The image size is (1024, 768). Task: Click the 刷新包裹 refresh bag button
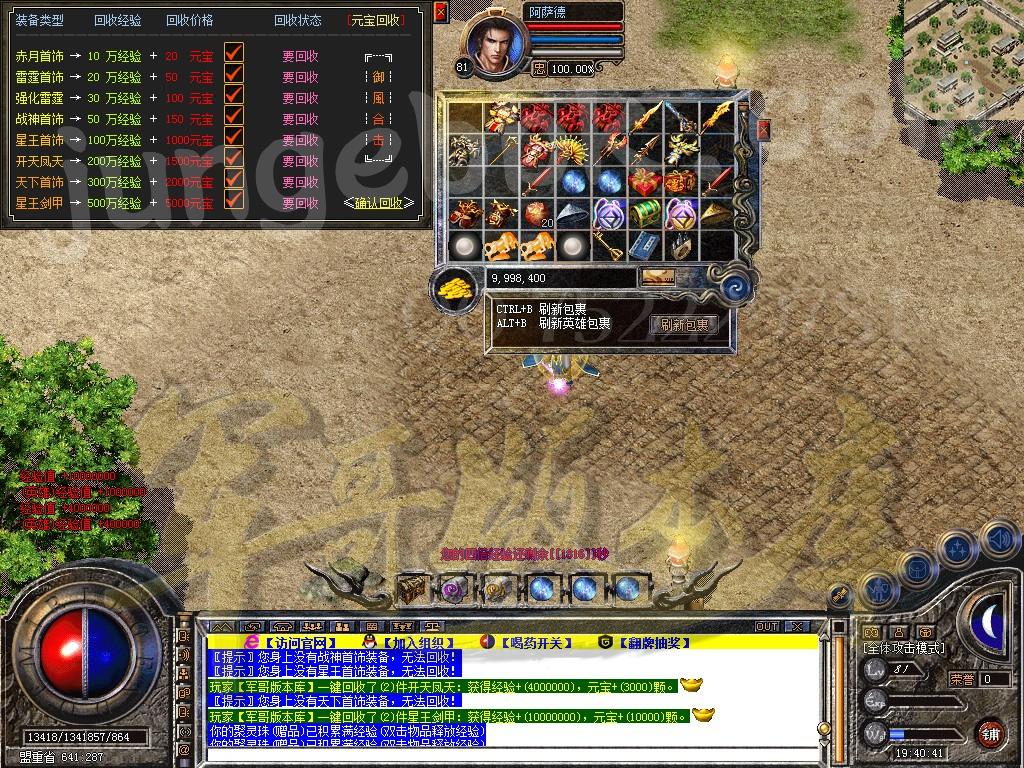point(685,325)
